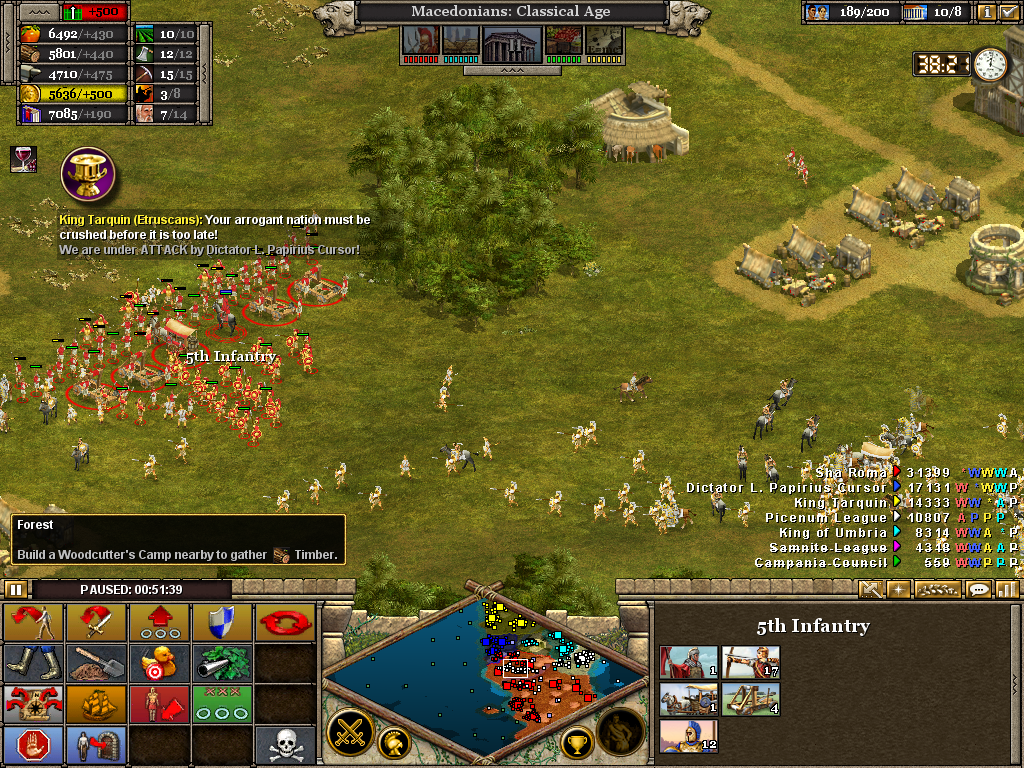Click the golden sailing ship icon
This screenshot has height=768, width=1024.
pyautogui.click(x=97, y=704)
